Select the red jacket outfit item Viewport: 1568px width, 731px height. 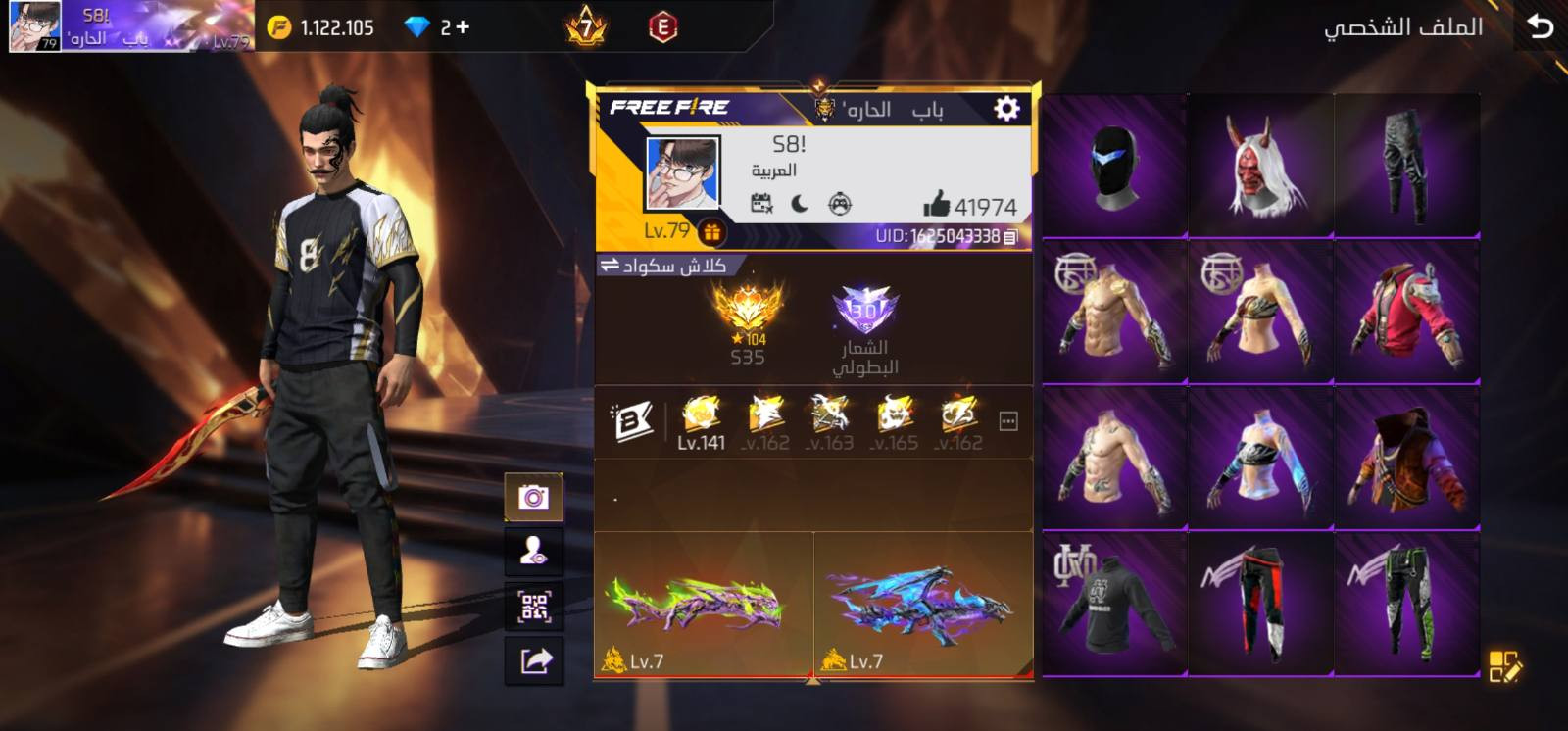click(x=1406, y=312)
